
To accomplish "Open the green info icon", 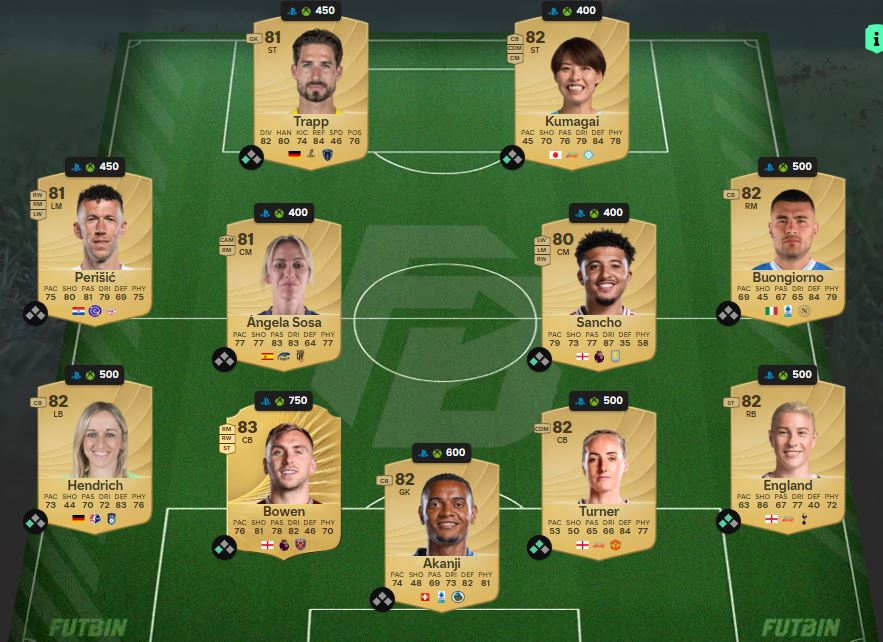I will click(872, 40).
